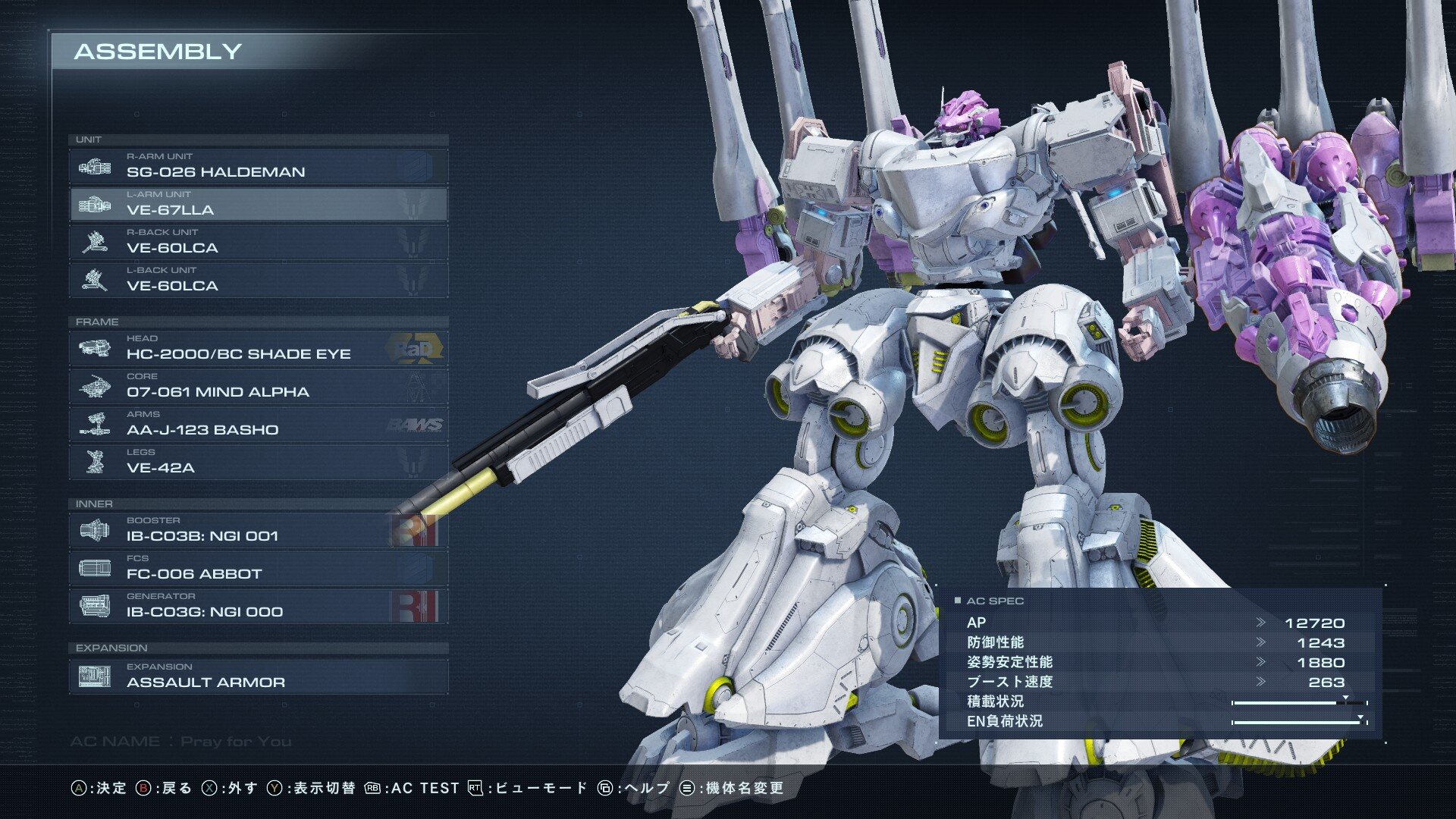Select the L-BACK UNIT VE-60LCA slot

point(258,281)
